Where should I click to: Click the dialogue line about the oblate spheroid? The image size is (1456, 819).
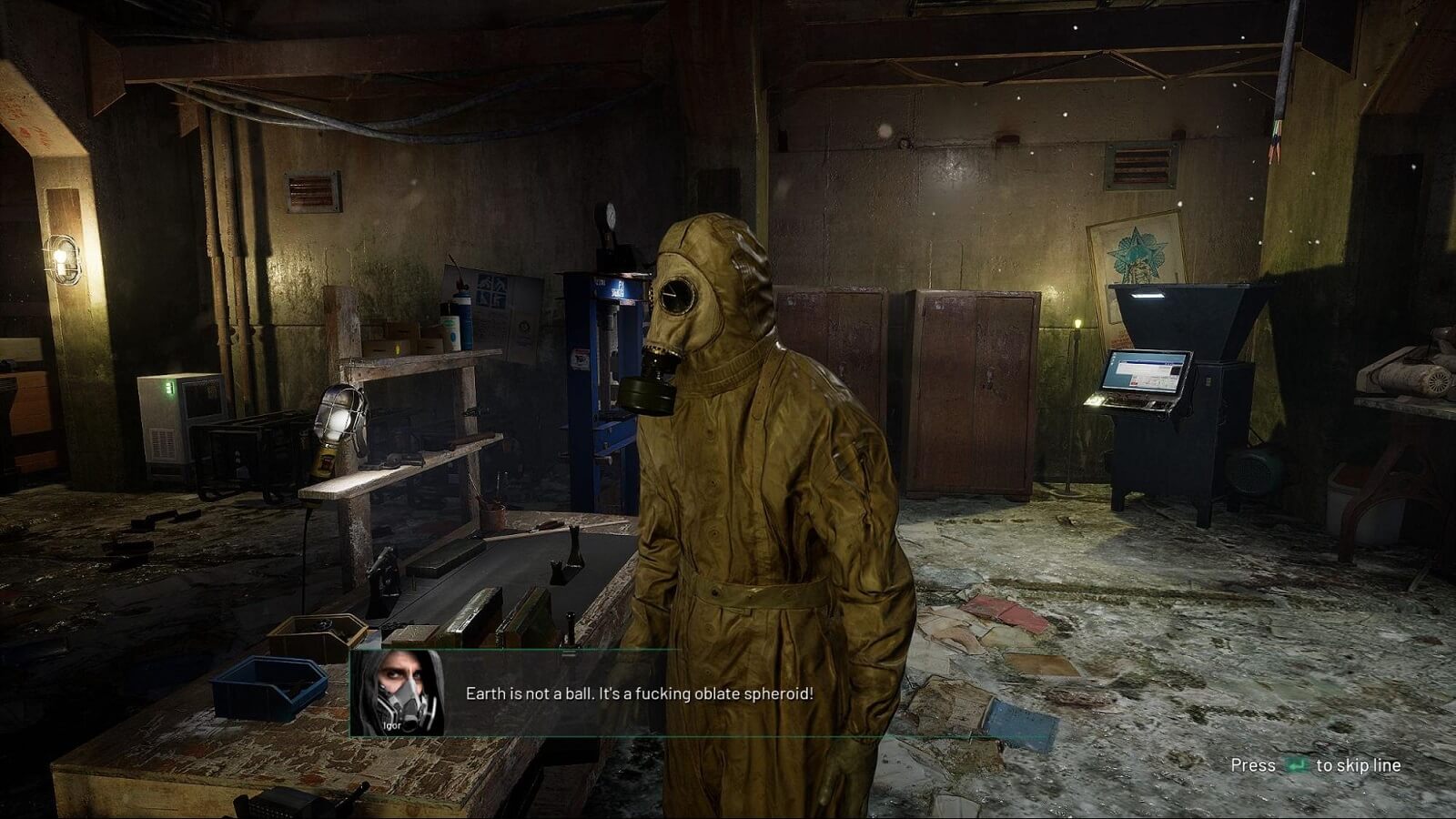637,693
